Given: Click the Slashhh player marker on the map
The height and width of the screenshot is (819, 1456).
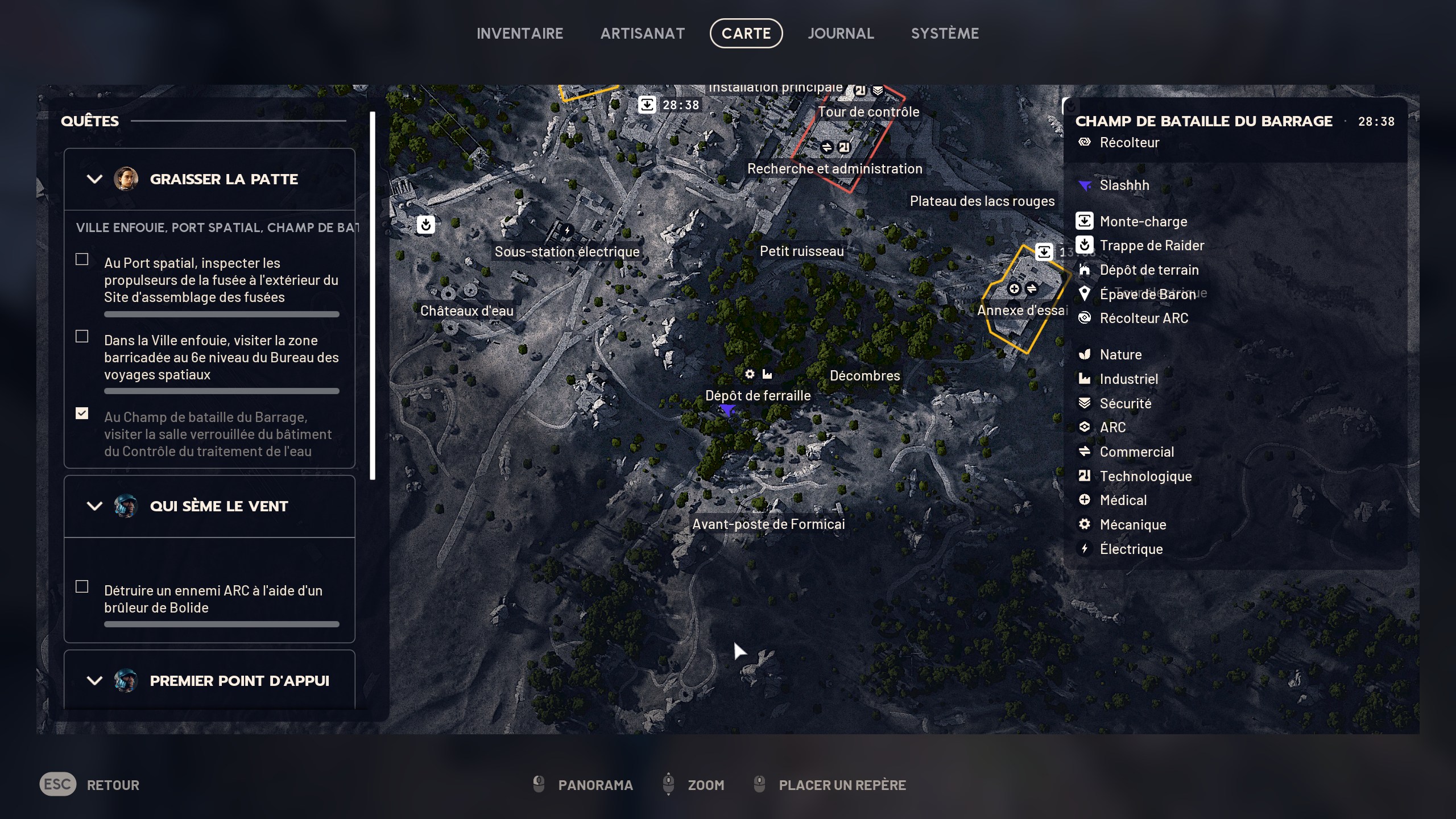Looking at the screenshot, I should click(x=729, y=411).
